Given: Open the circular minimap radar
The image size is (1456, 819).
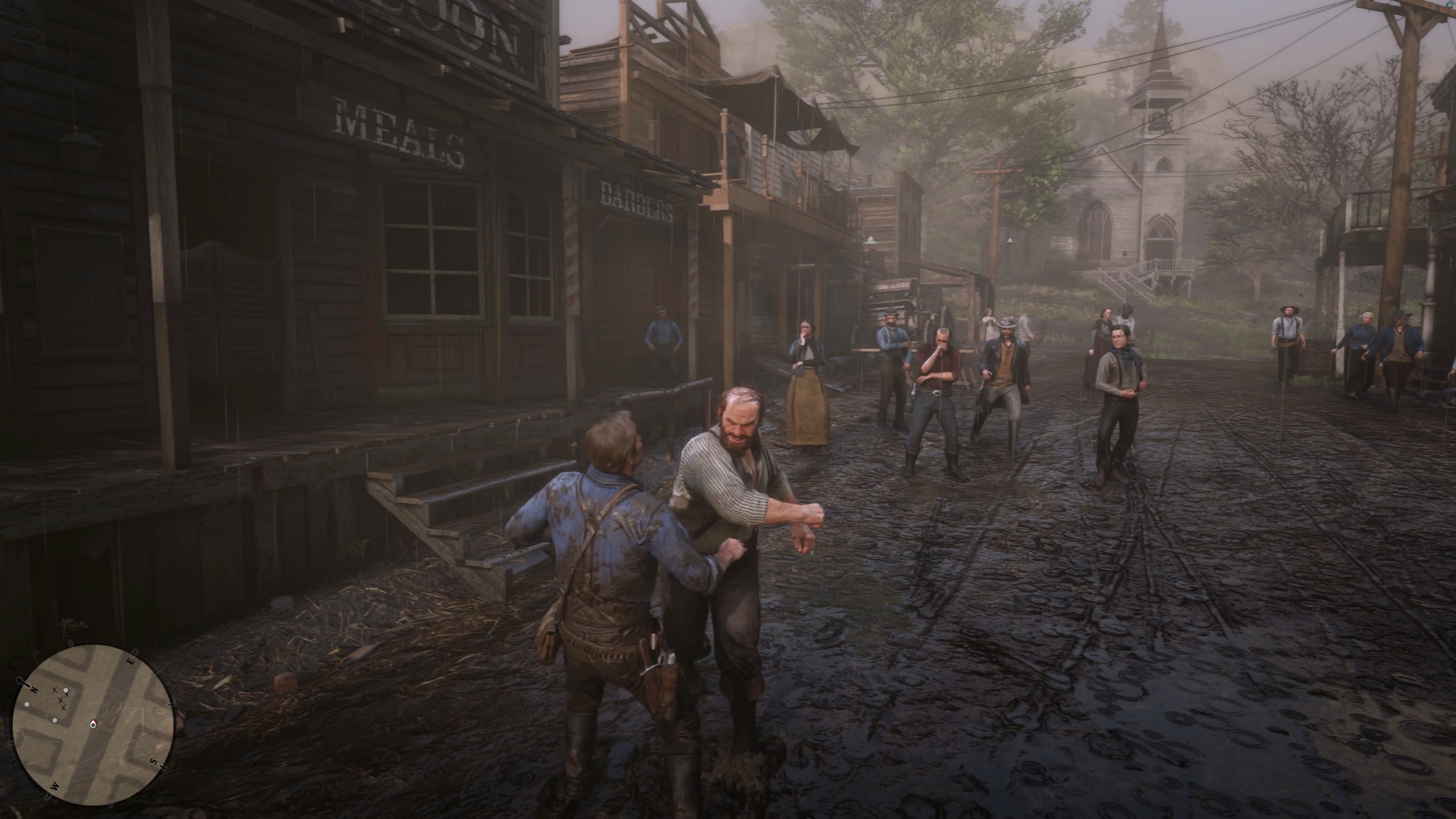Looking at the screenshot, I should pos(93,725).
